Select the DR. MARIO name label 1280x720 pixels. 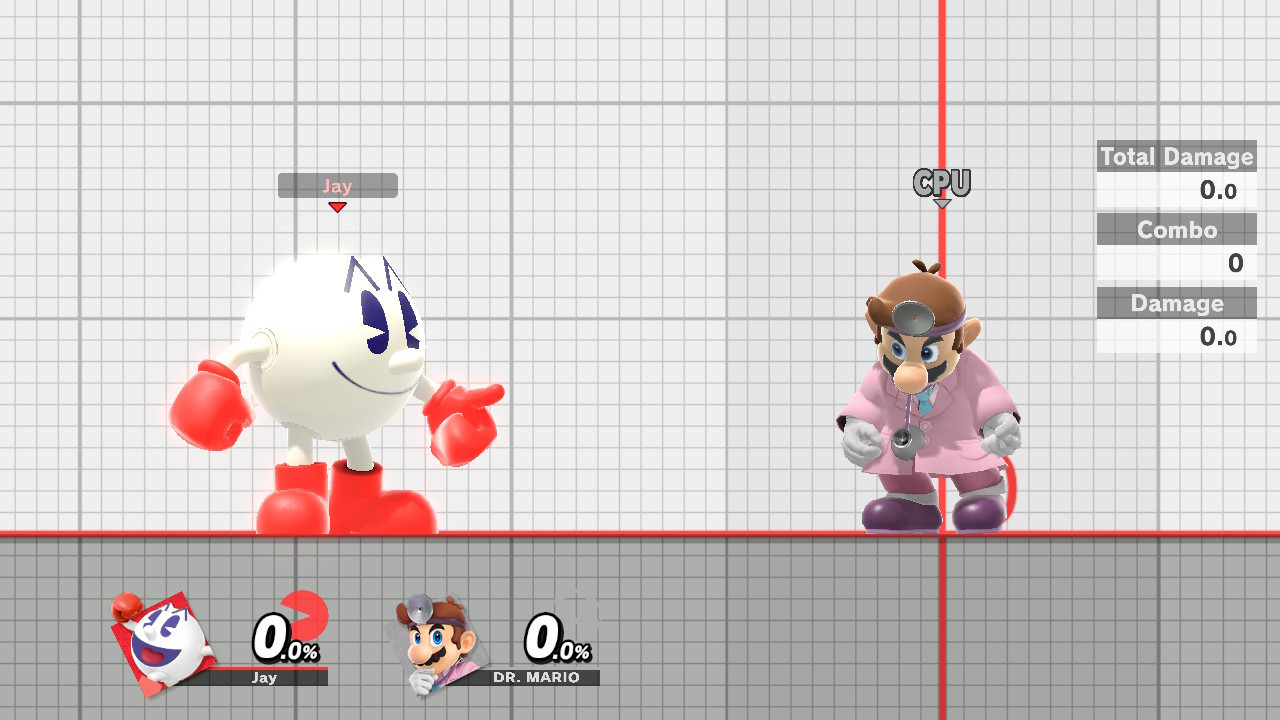point(538,676)
